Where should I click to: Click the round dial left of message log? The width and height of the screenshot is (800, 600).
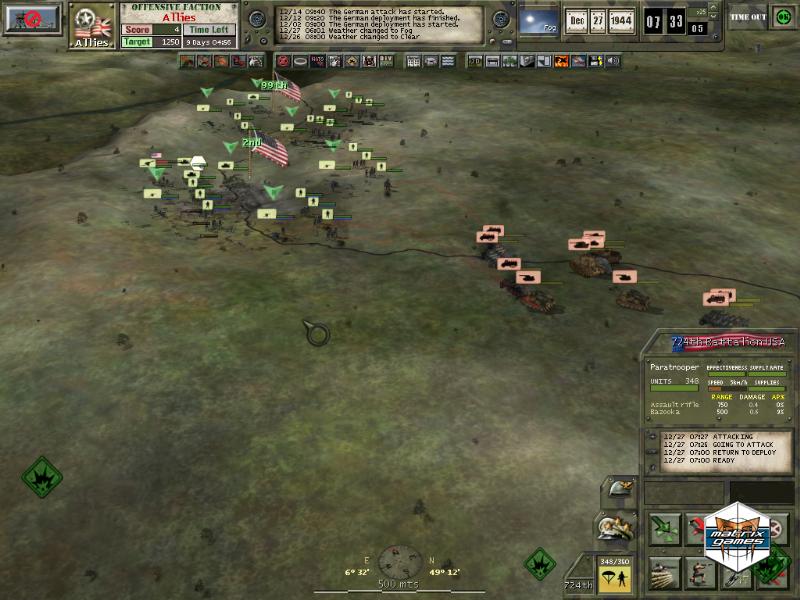(257, 20)
